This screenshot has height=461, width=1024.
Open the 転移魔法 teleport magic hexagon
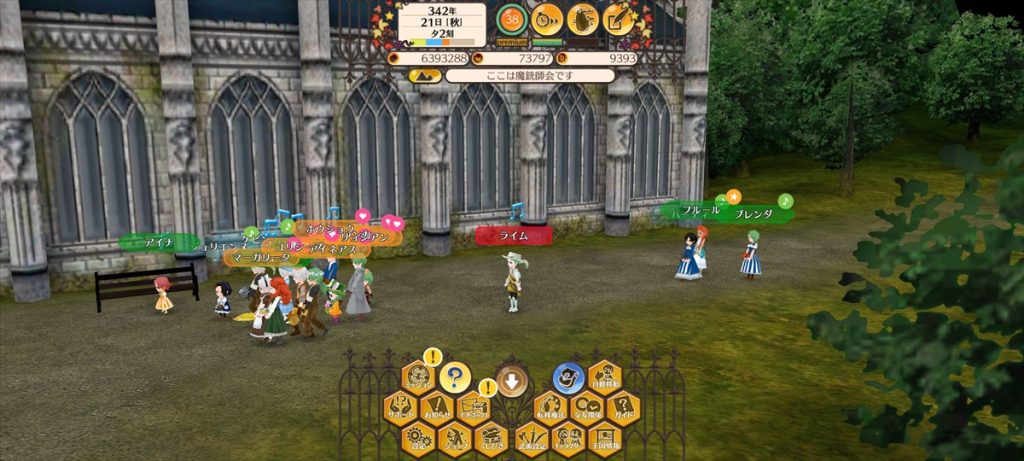coord(550,409)
